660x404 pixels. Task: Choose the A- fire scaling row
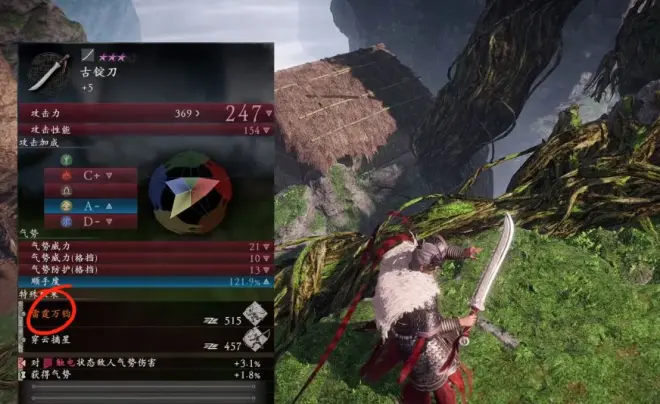[x=91, y=205]
